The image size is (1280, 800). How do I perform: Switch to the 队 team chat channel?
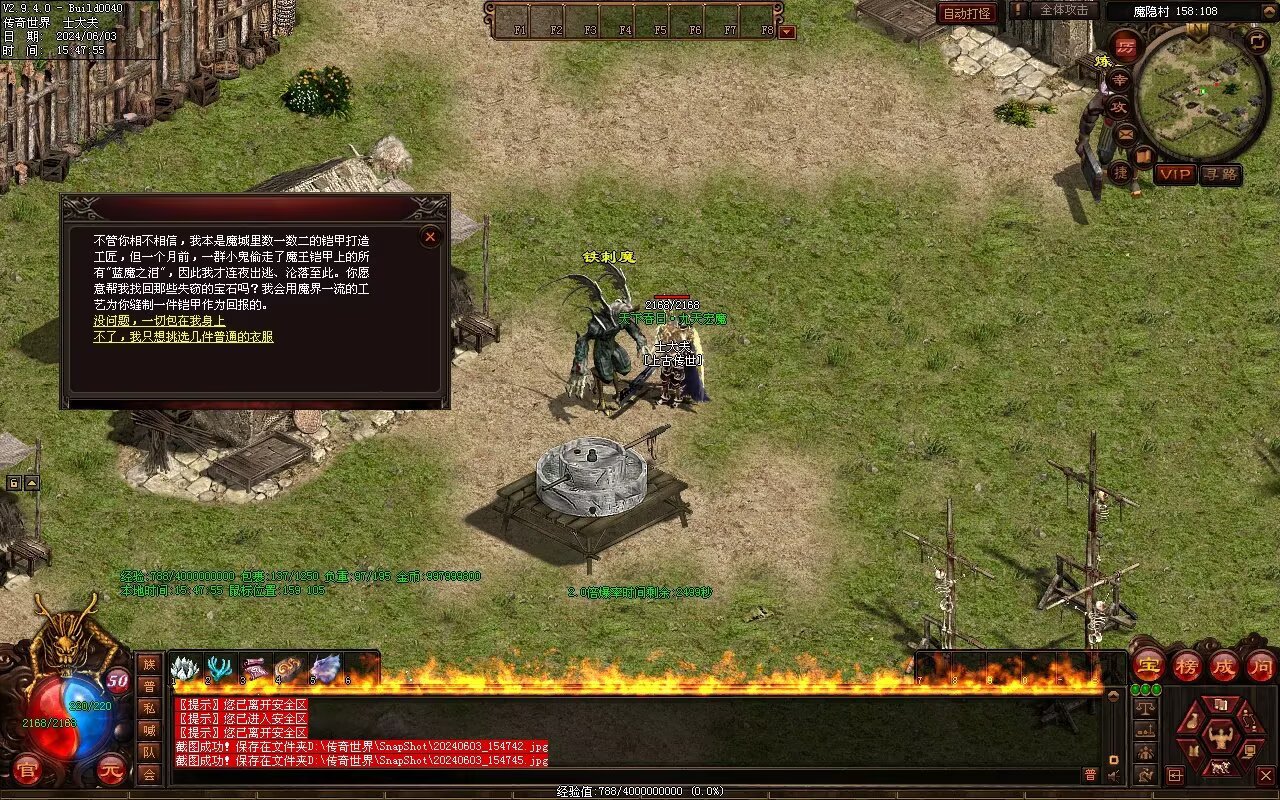(x=149, y=752)
